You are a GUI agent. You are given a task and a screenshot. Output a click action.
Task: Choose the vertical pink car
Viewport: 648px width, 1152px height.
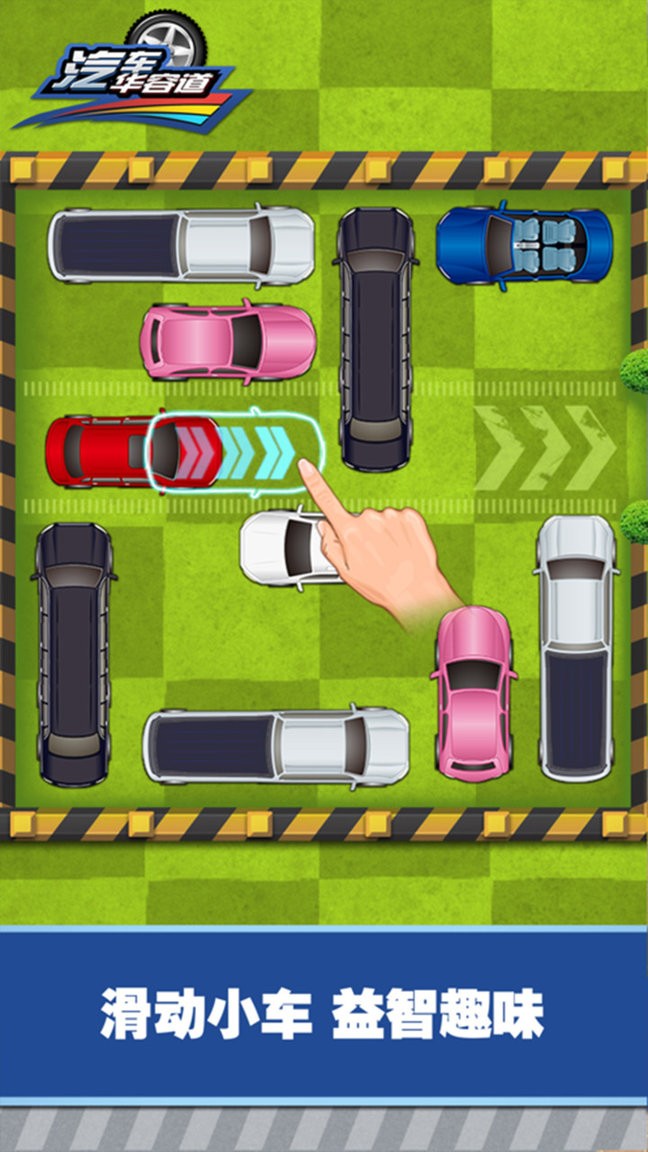(x=474, y=692)
